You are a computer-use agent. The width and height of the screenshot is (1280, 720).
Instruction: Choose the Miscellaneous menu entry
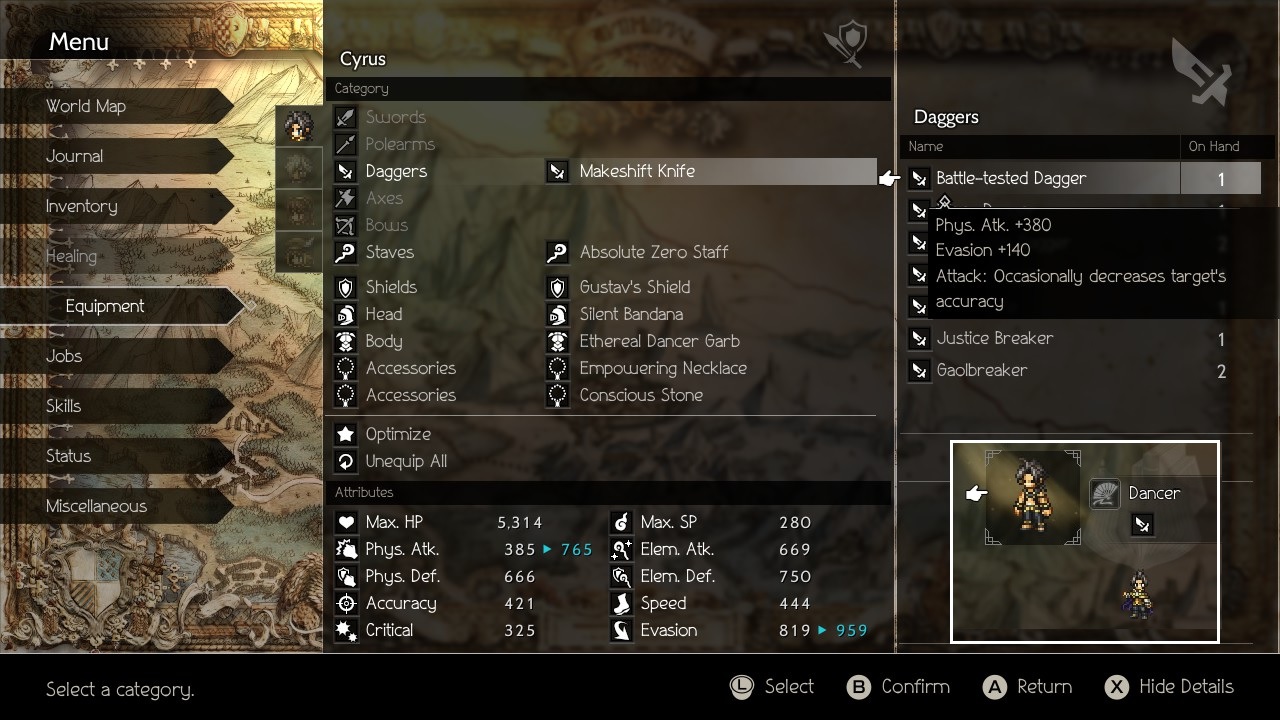[x=96, y=506]
